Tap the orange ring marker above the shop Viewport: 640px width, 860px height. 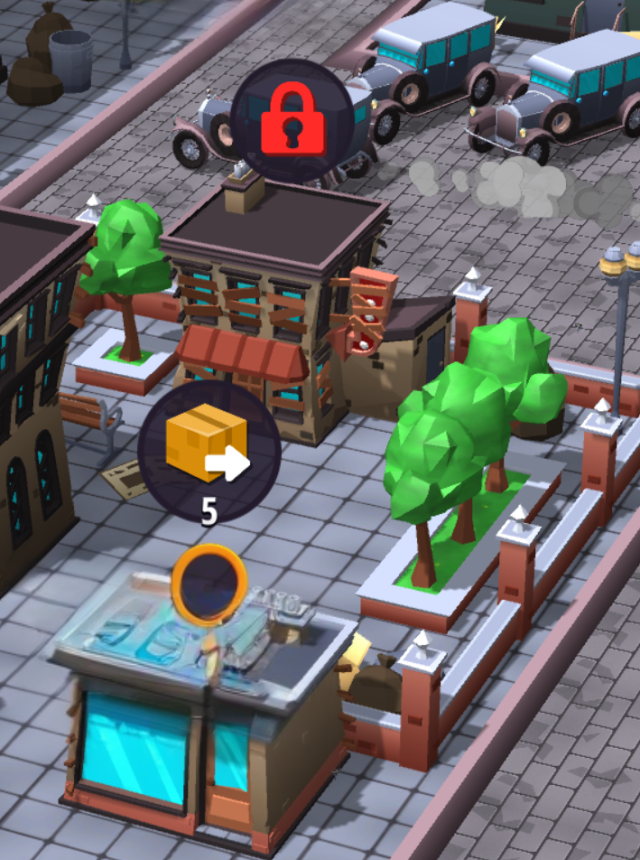coord(209,581)
